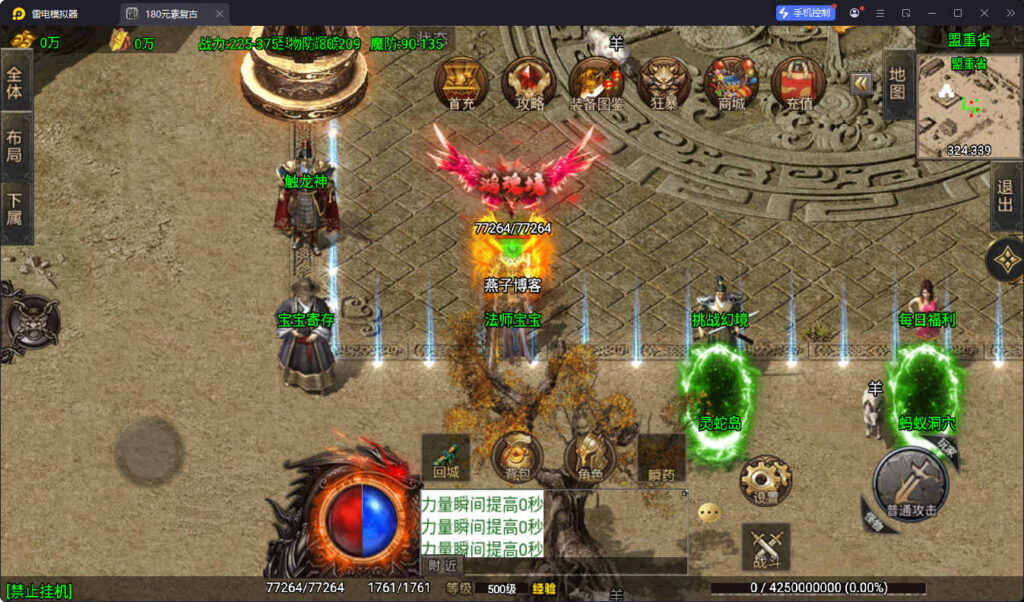Select the 下属 subordinates tab

coord(15,213)
